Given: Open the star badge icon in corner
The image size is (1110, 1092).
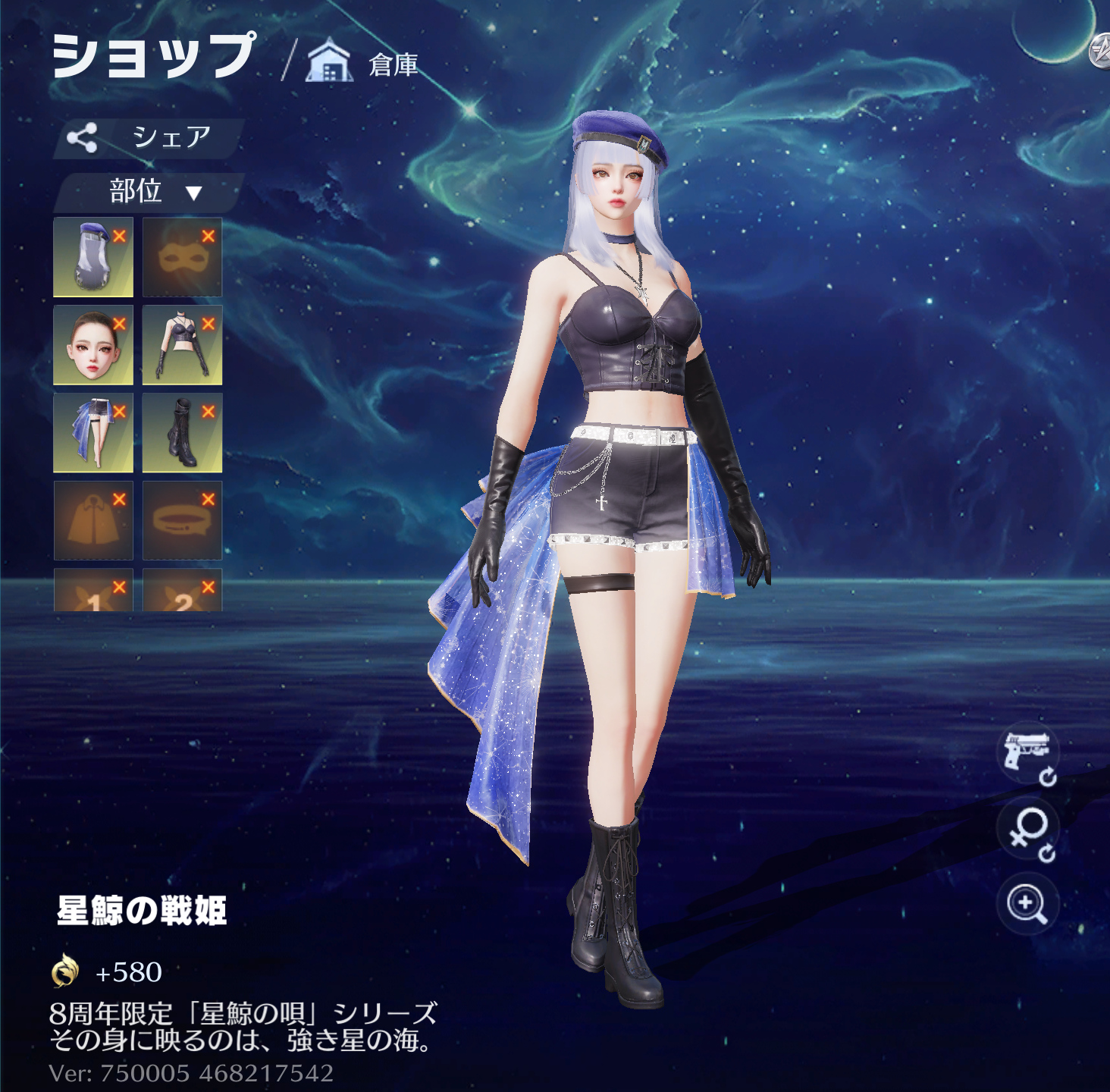Looking at the screenshot, I should pyautogui.click(x=1101, y=52).
